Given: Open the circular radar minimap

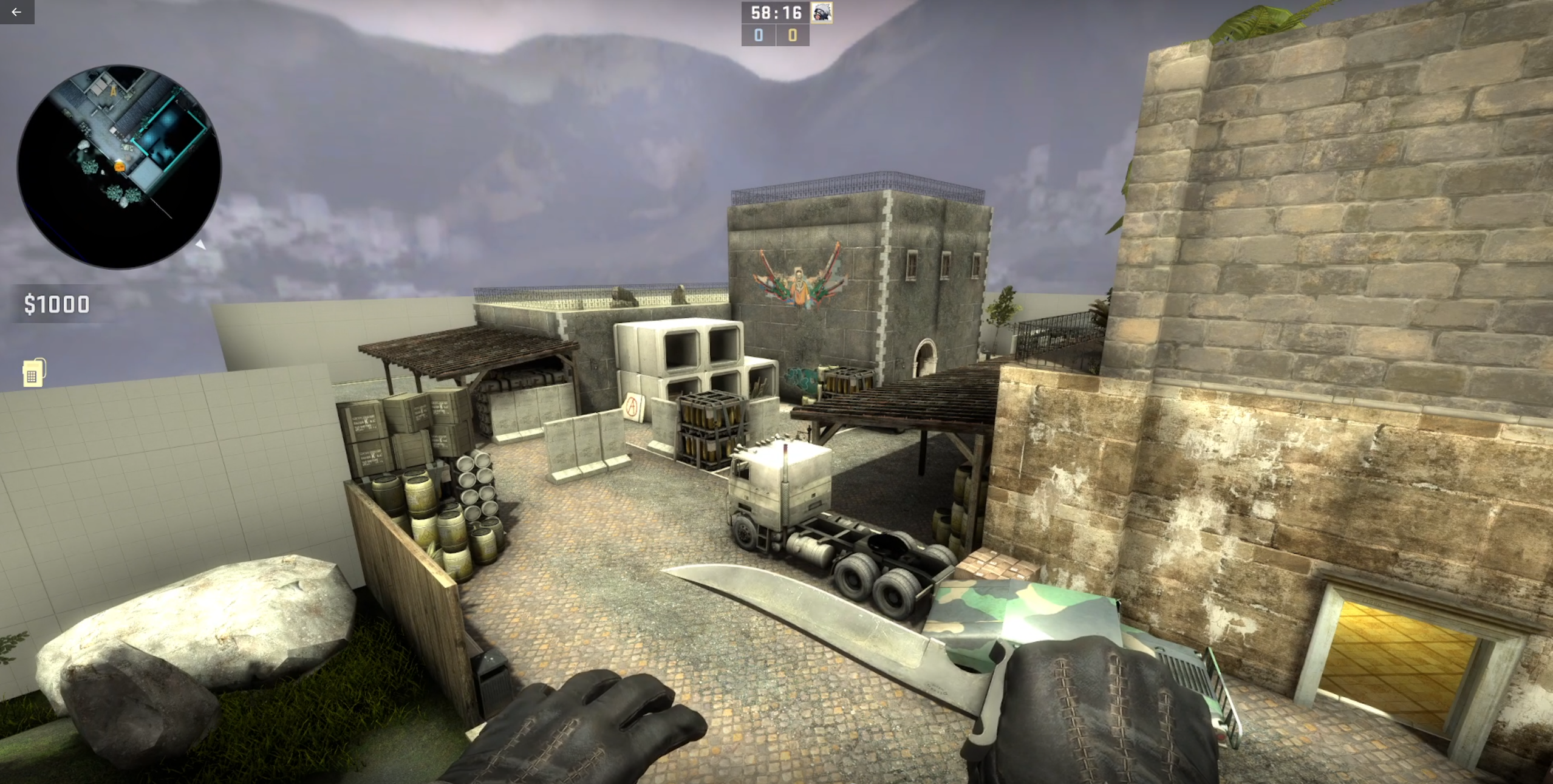Looking at the screenshot, I should click(x=119, y=166).
